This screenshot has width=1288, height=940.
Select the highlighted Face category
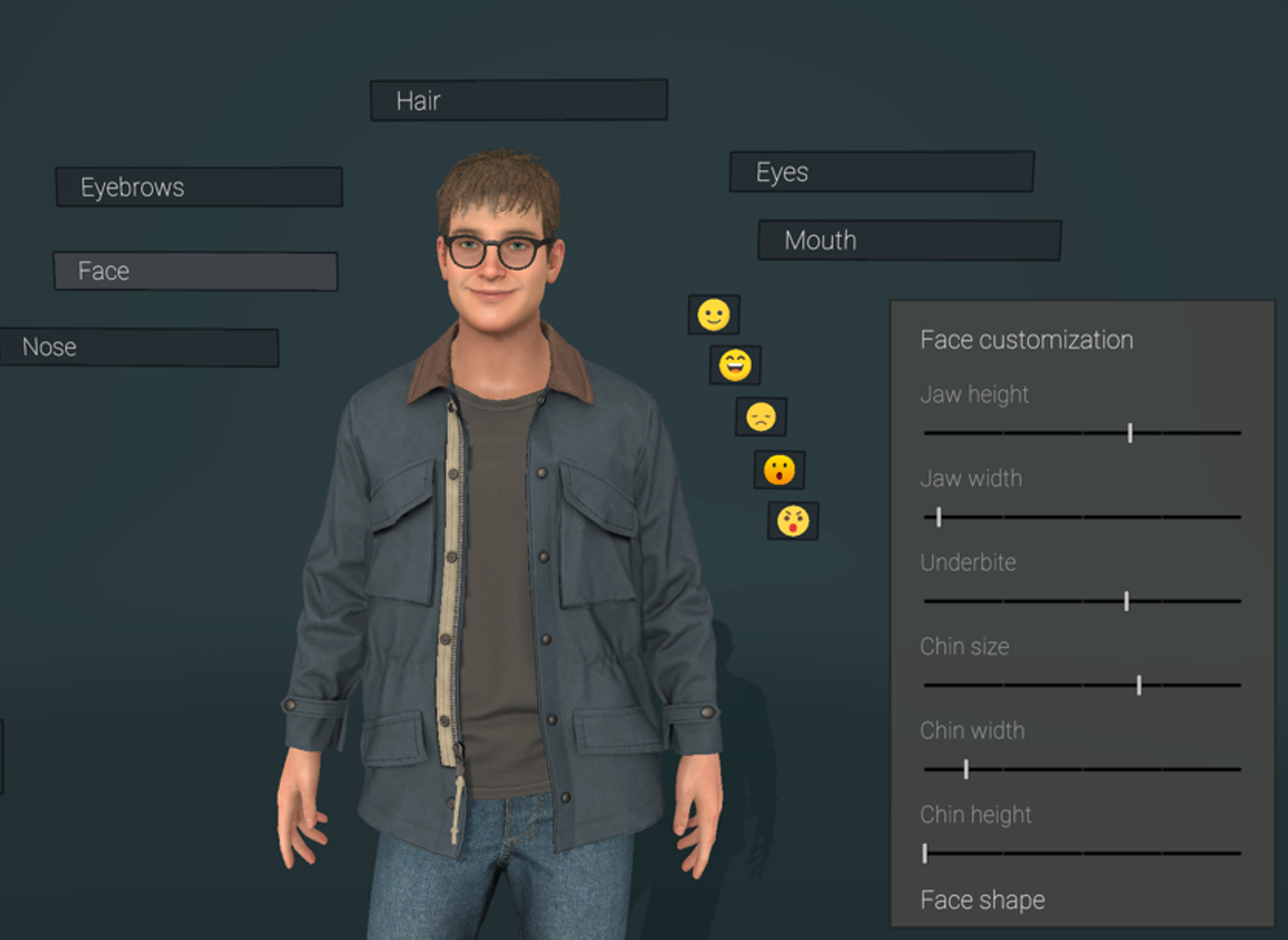[x=195, y=271]
